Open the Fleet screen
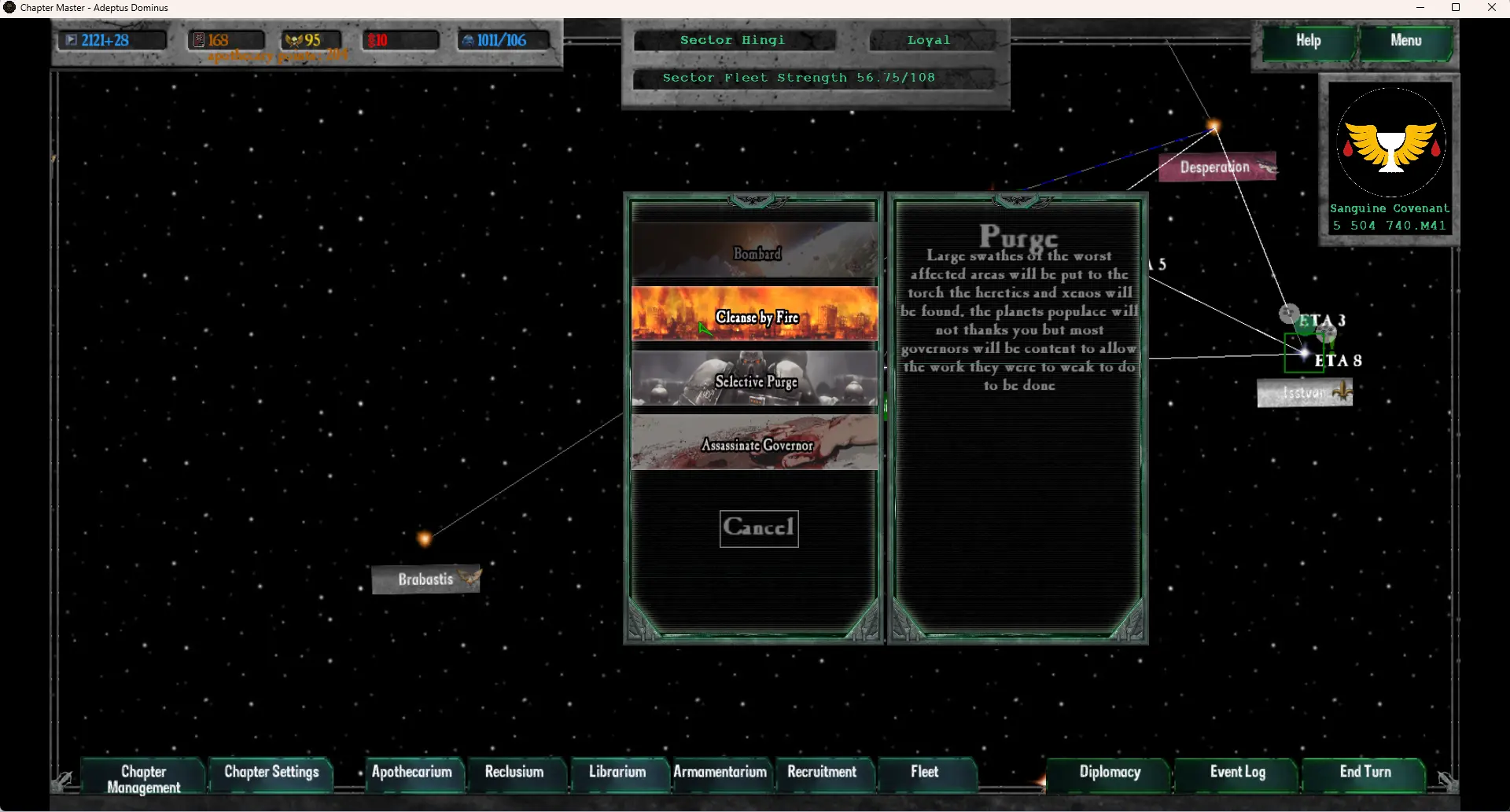Image resolution: width=1510 pixels, height=812 pixels. tap(925, 772)
